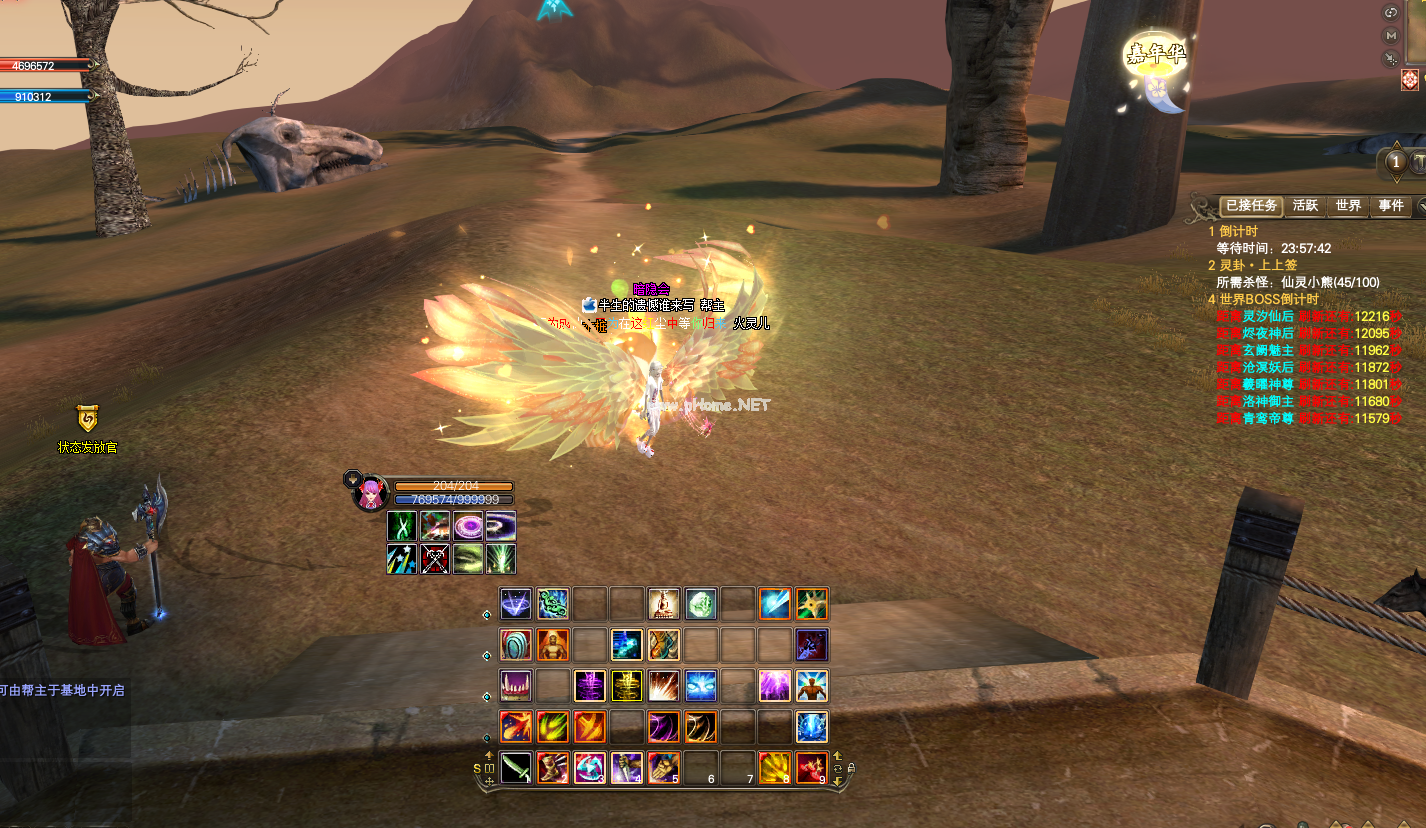Open the 嘉年华 carnival event icon

pyautogui.click(x=1157, y=68)
